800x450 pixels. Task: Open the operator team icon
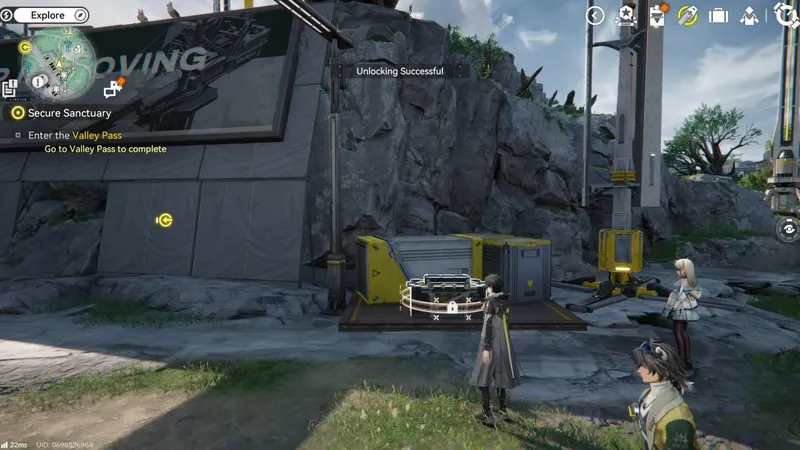[x=749, y=16]
